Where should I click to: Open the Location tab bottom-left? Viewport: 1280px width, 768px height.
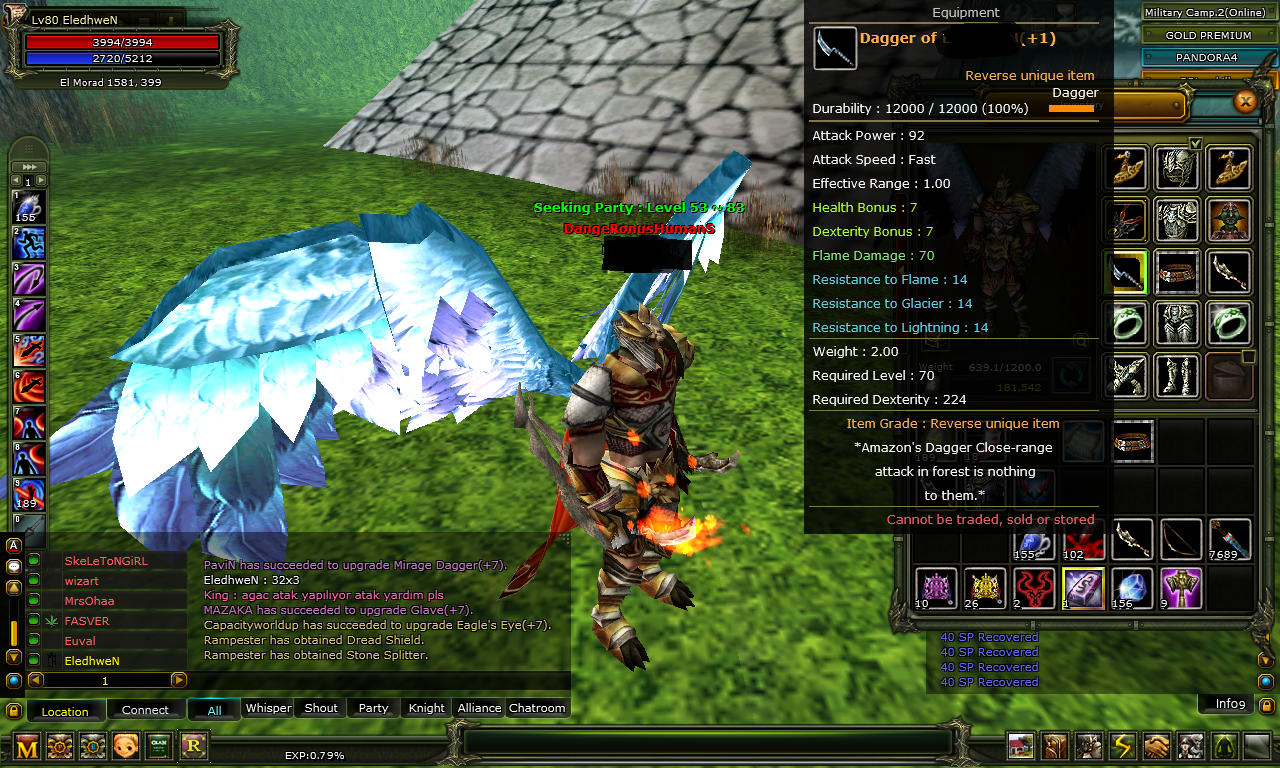65,711
